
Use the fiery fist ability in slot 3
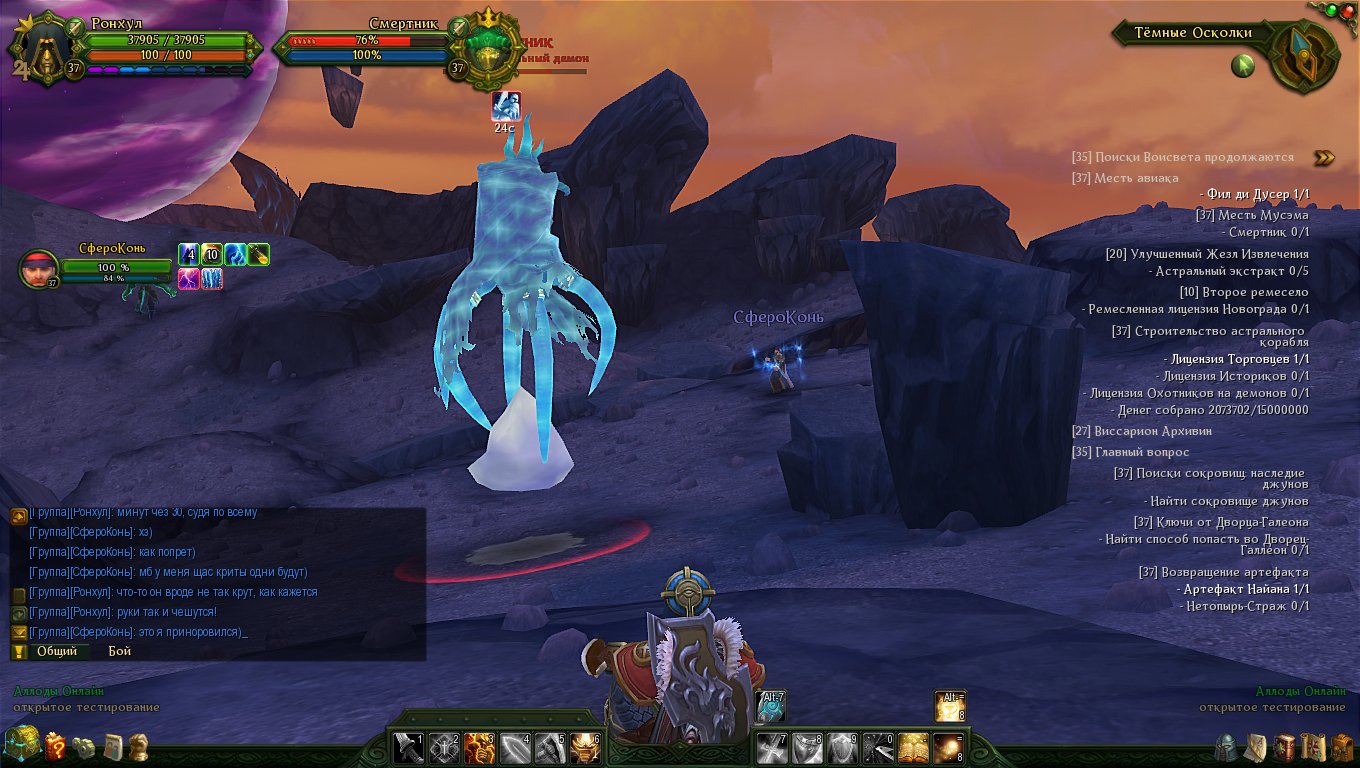479,748
